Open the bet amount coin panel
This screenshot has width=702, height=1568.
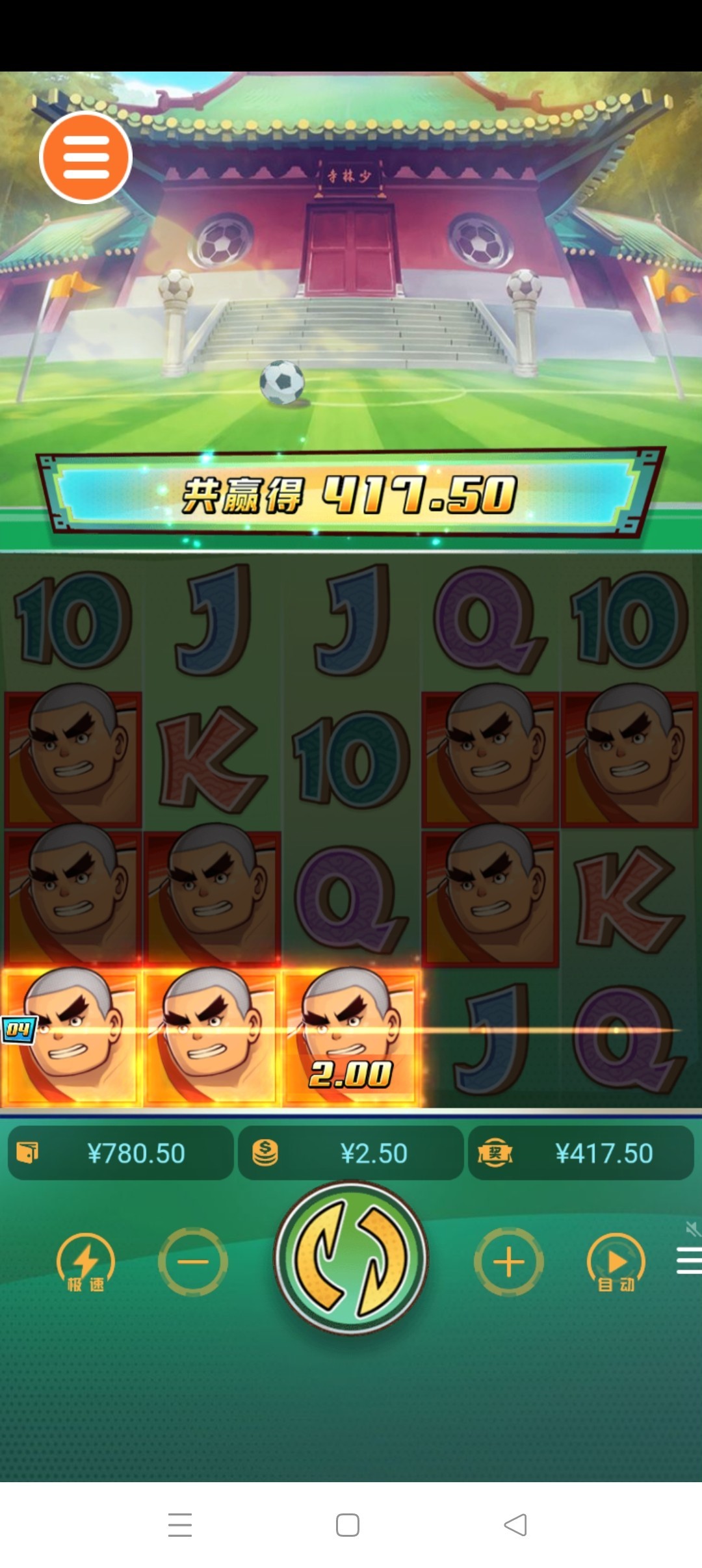click(x=351, y=1153)
